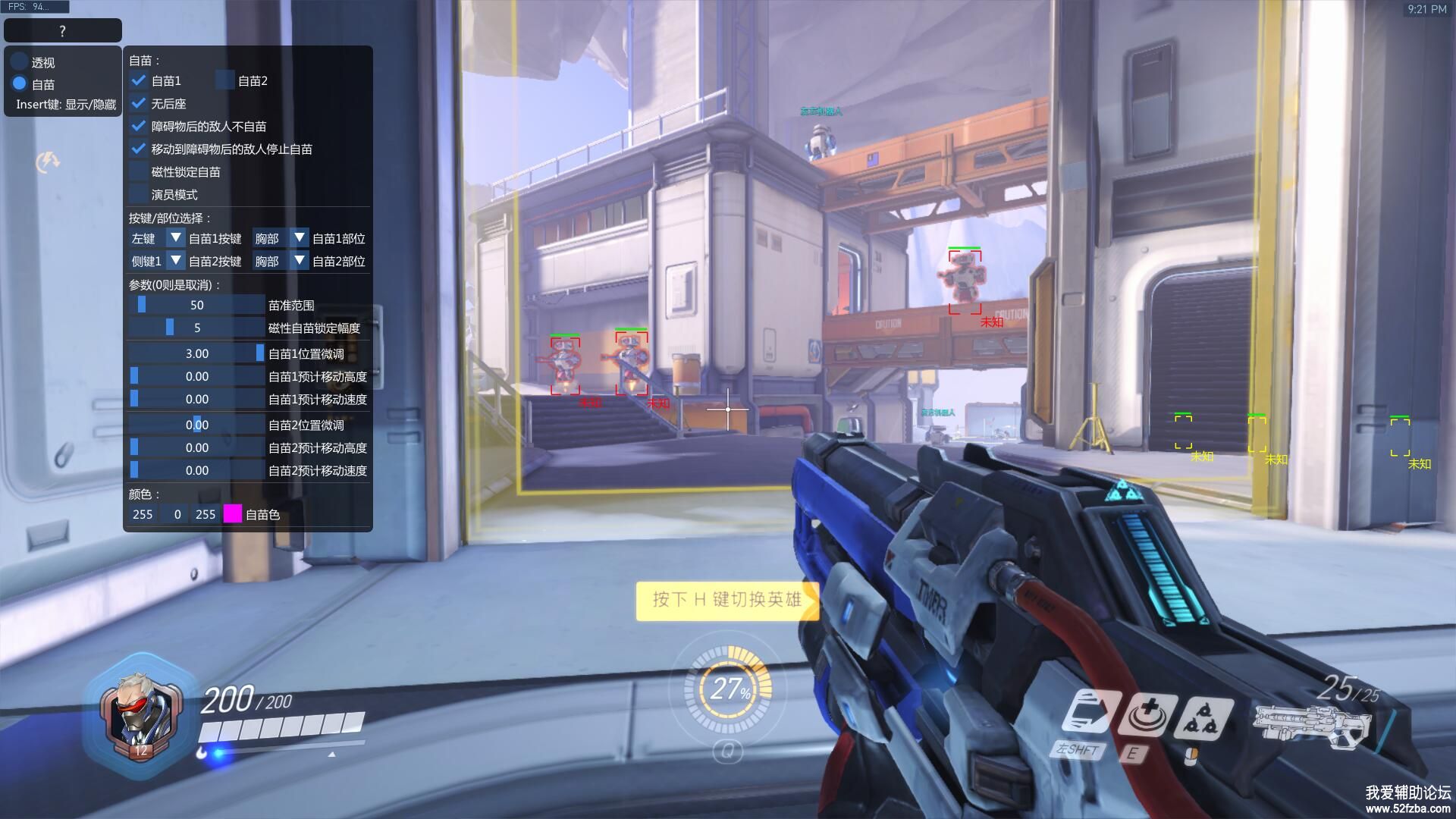Screen dimensions: 1456x819
Task: Select the 自苗 radio option
Action: click(x=20, y=84)
